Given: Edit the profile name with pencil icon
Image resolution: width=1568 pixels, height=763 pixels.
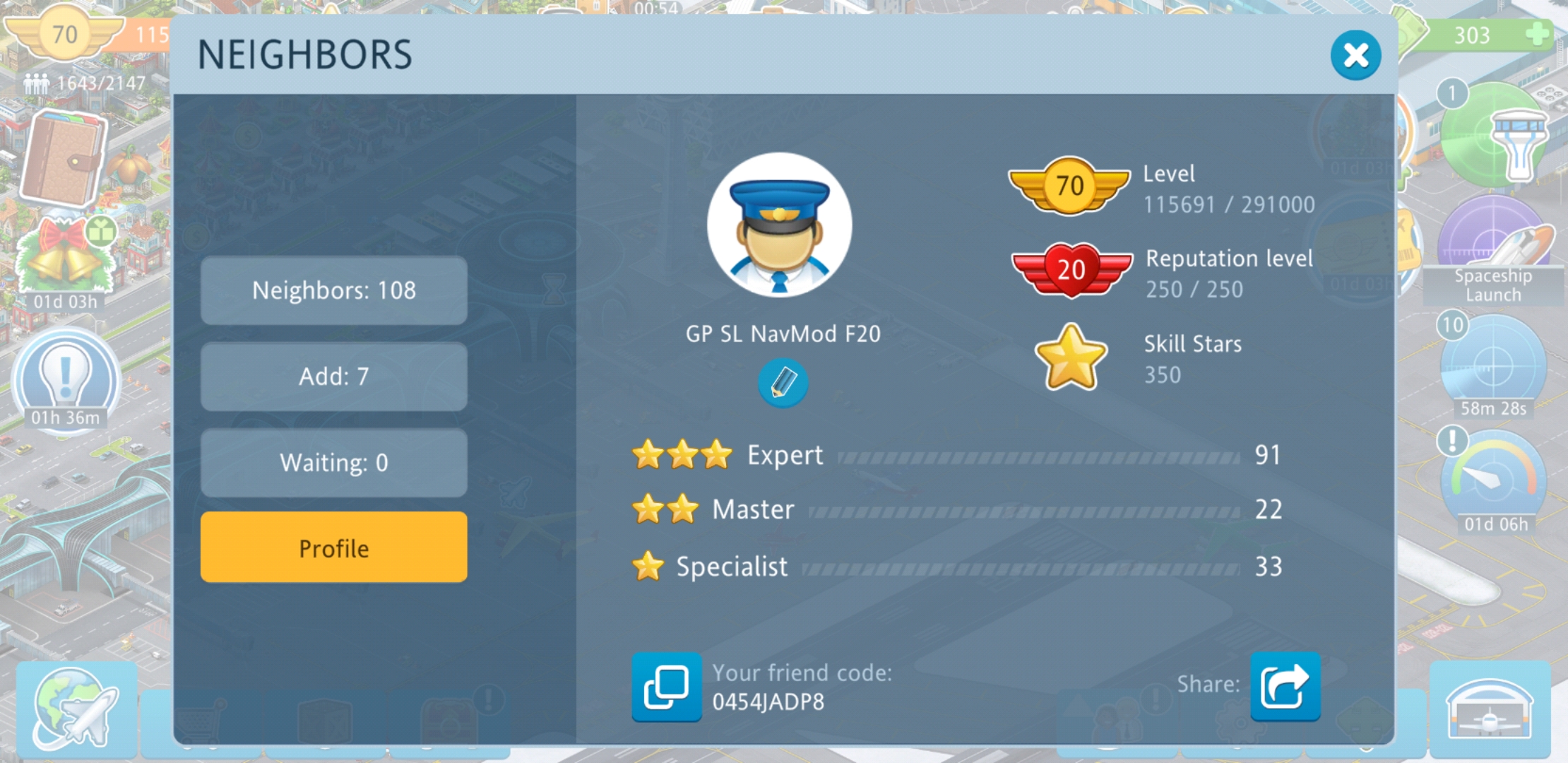Looking at the screenshot, I should (x=783, y=383).
